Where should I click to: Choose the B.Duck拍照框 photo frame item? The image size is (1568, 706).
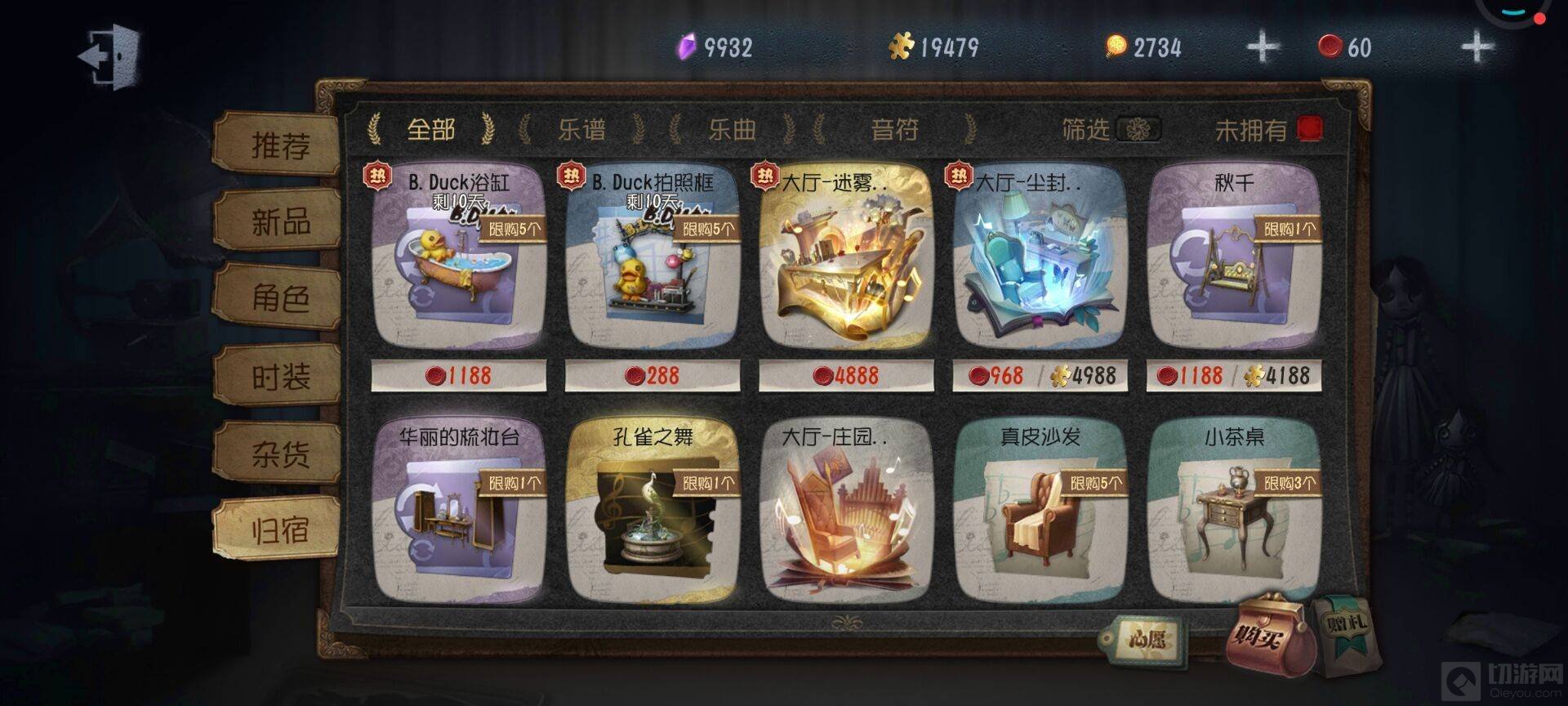(653, 260)
